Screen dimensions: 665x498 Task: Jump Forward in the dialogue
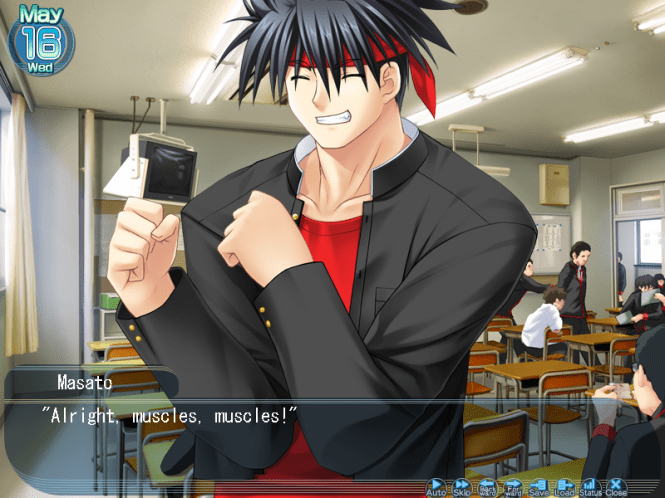pyautogui.click(x=513, y=486)
